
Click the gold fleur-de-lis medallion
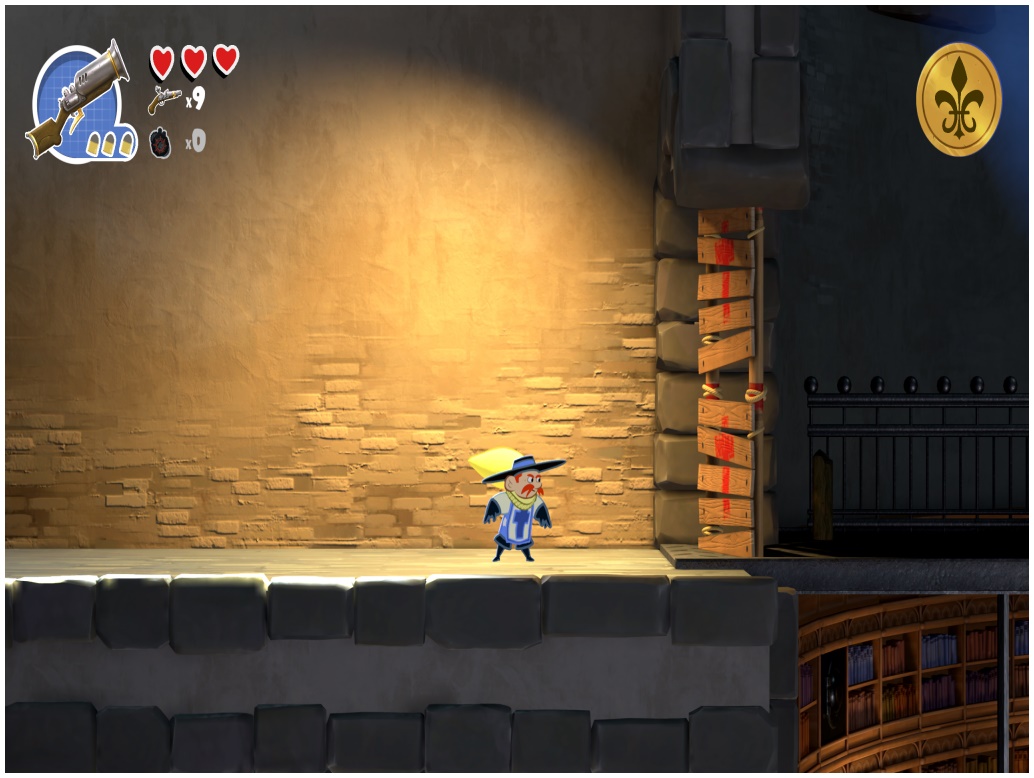958,100
